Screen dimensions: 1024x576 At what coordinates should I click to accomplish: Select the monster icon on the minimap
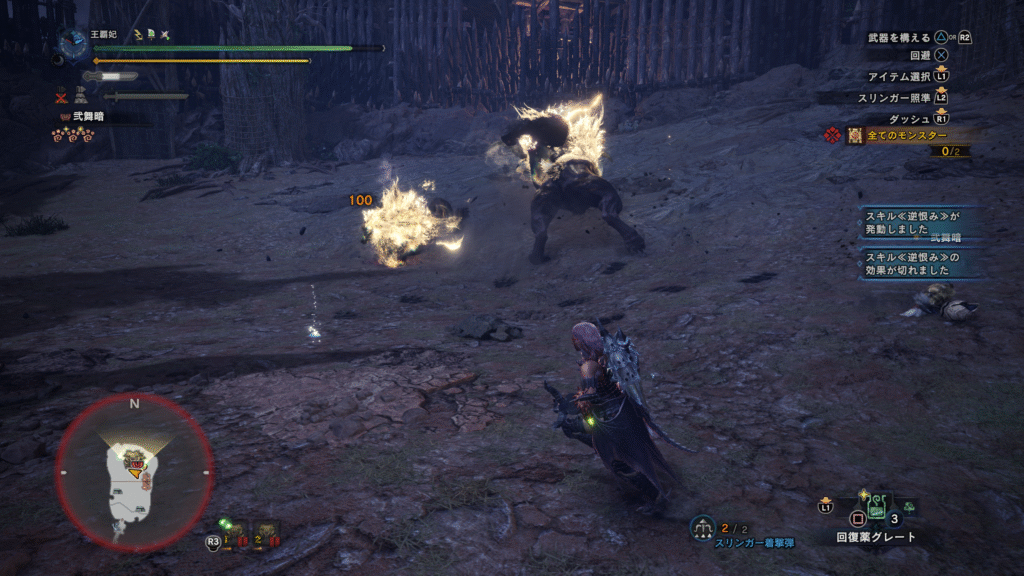point(133,461)
